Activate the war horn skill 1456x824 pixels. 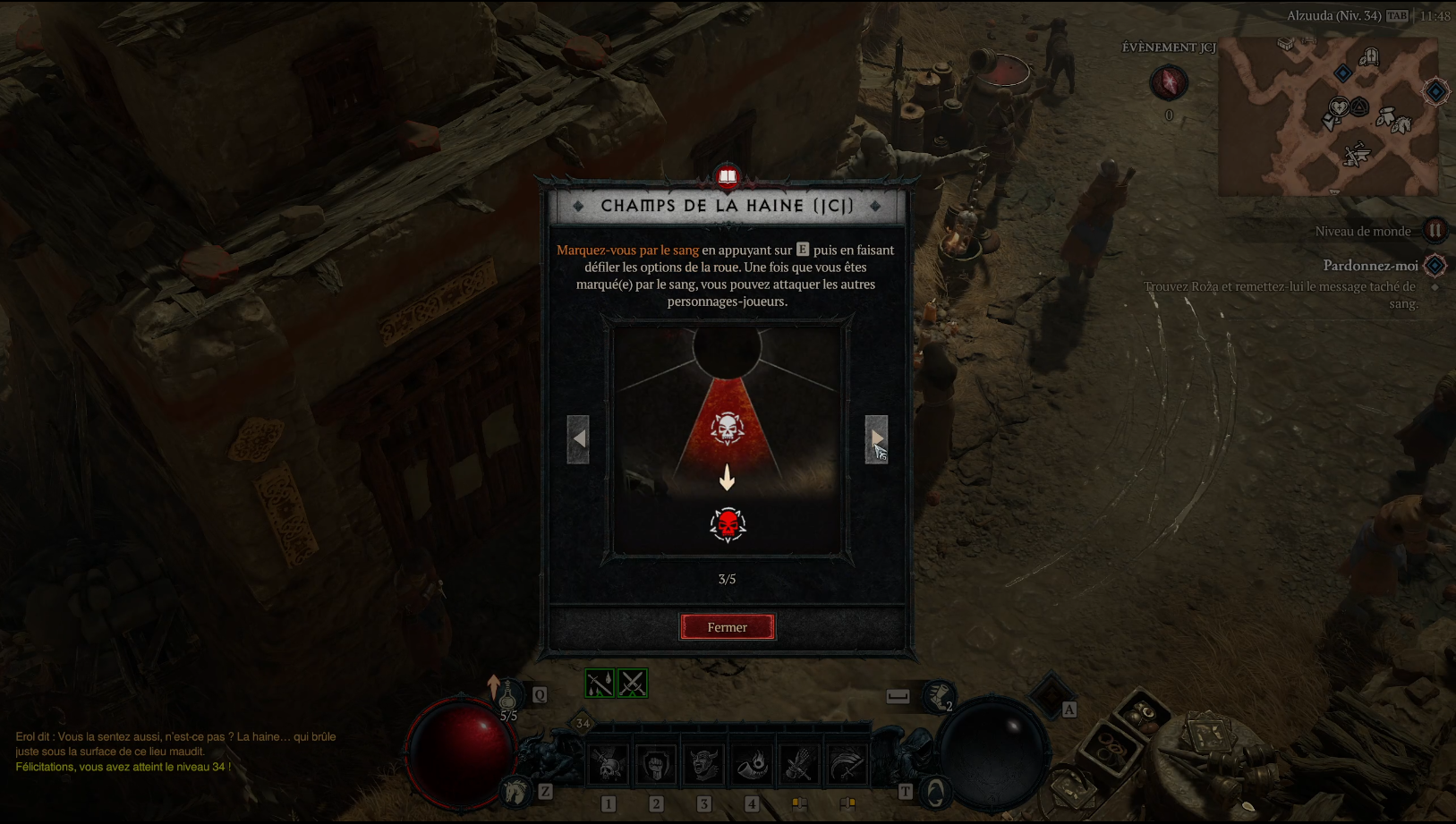(x=752, y=766)
